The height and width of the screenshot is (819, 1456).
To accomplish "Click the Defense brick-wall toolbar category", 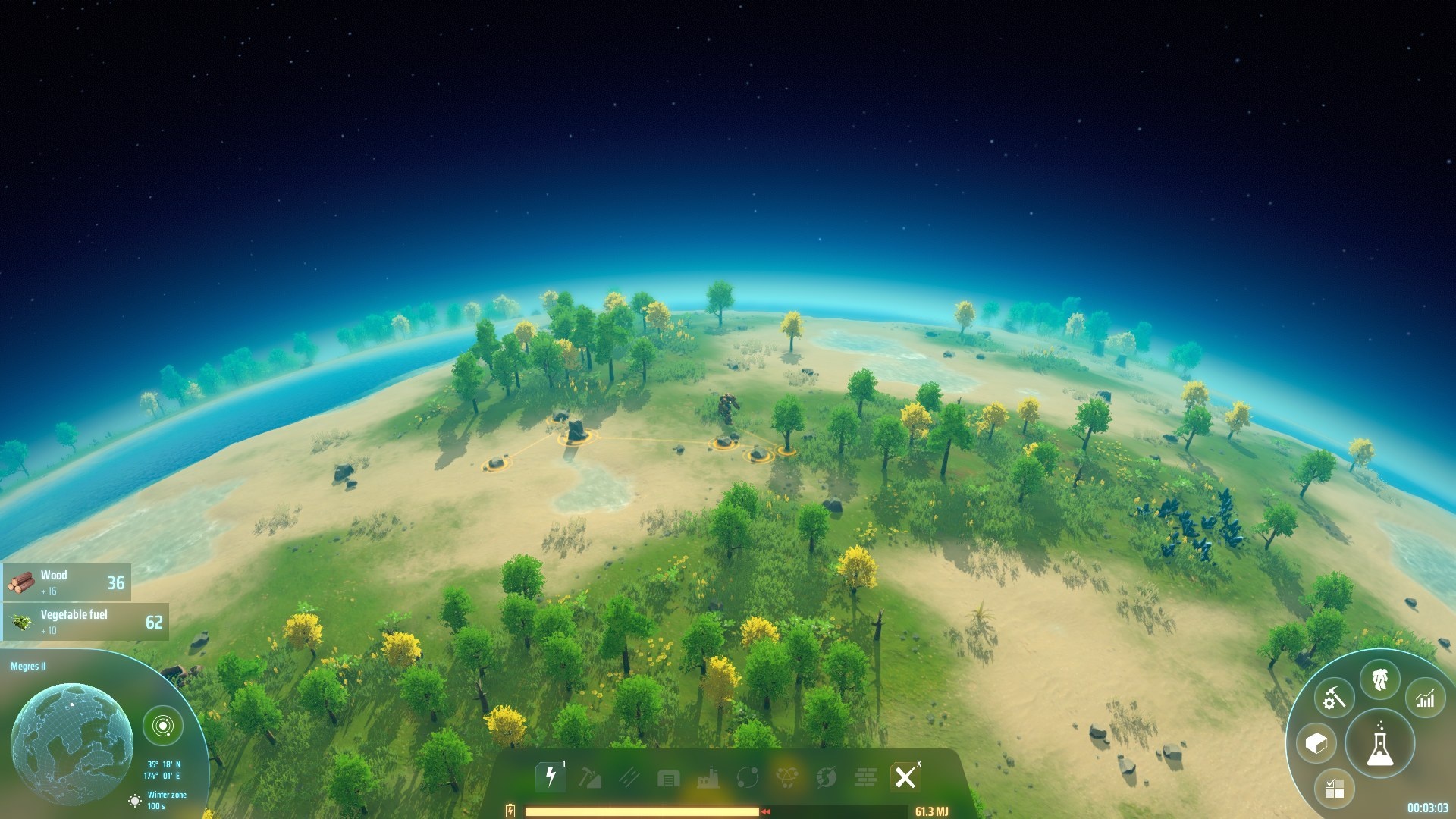I will point(867,777).
